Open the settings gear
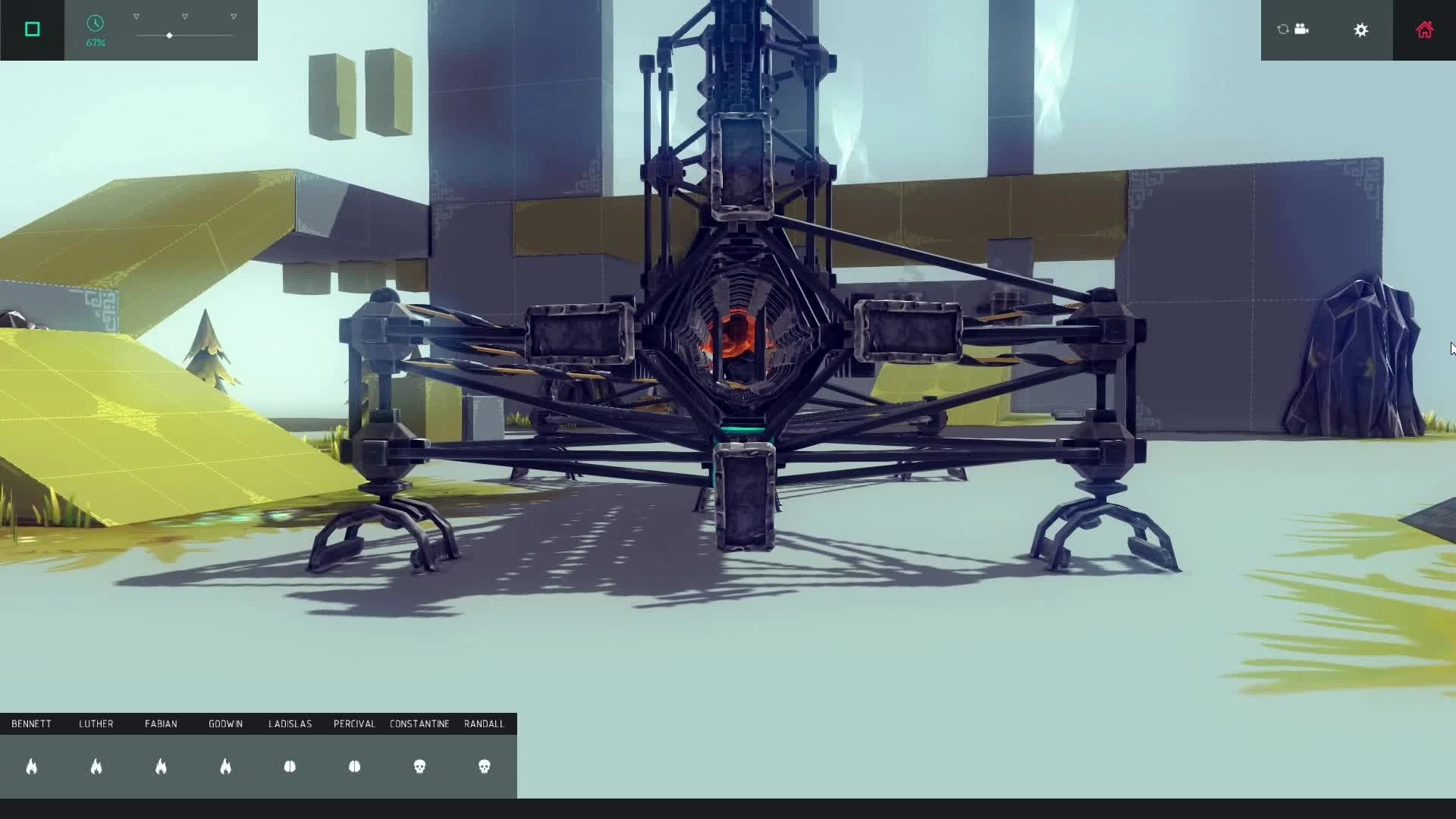The height and width of the screenshot is (819, 1456). pyautogui.click(x=1361, y=30)
